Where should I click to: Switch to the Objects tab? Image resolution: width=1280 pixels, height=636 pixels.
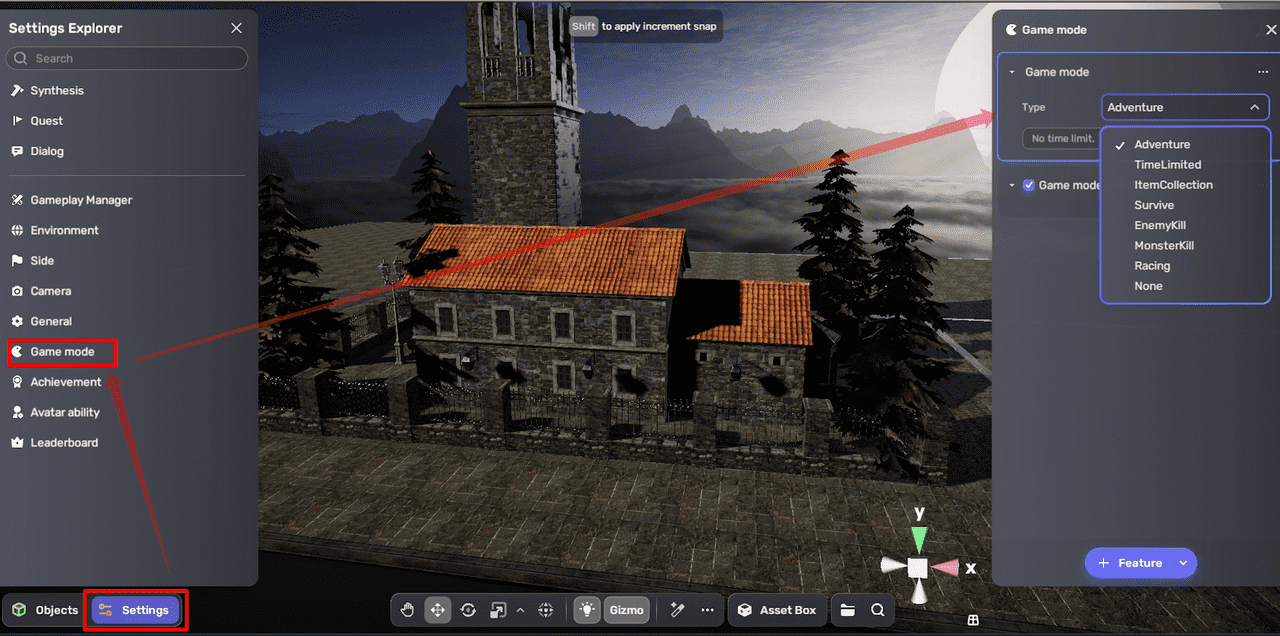click(x=46, y=610)
